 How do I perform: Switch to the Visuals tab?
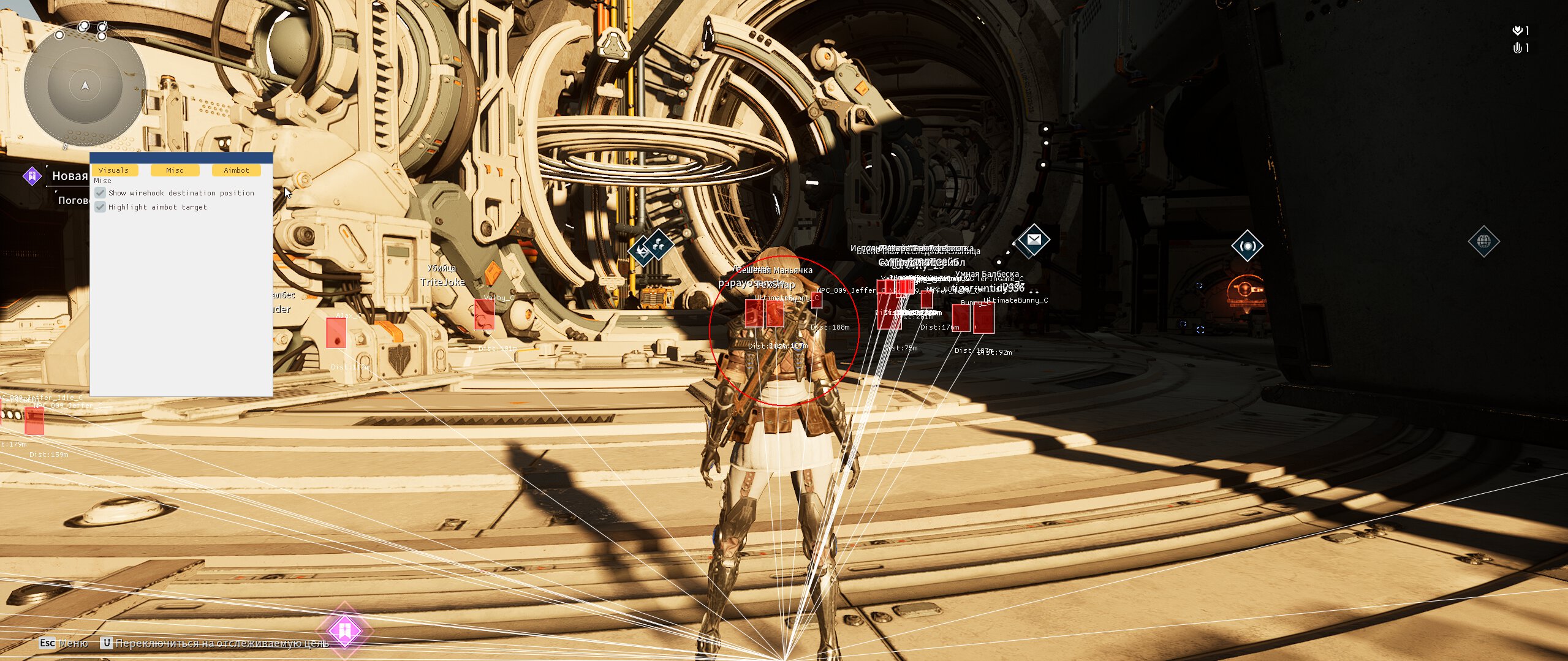coord(113,170)
